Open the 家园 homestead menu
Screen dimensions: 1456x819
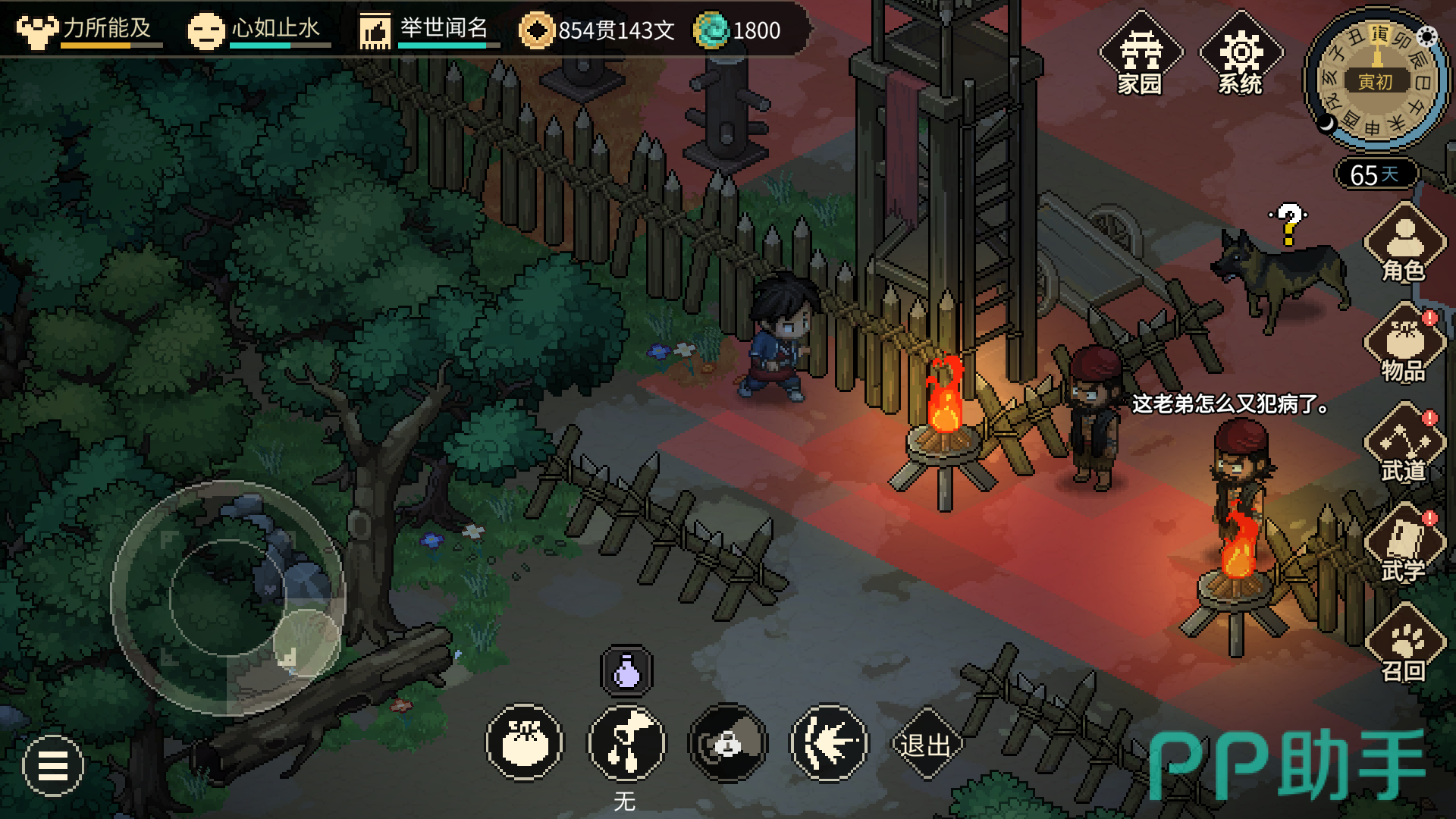coord(1141,55)
